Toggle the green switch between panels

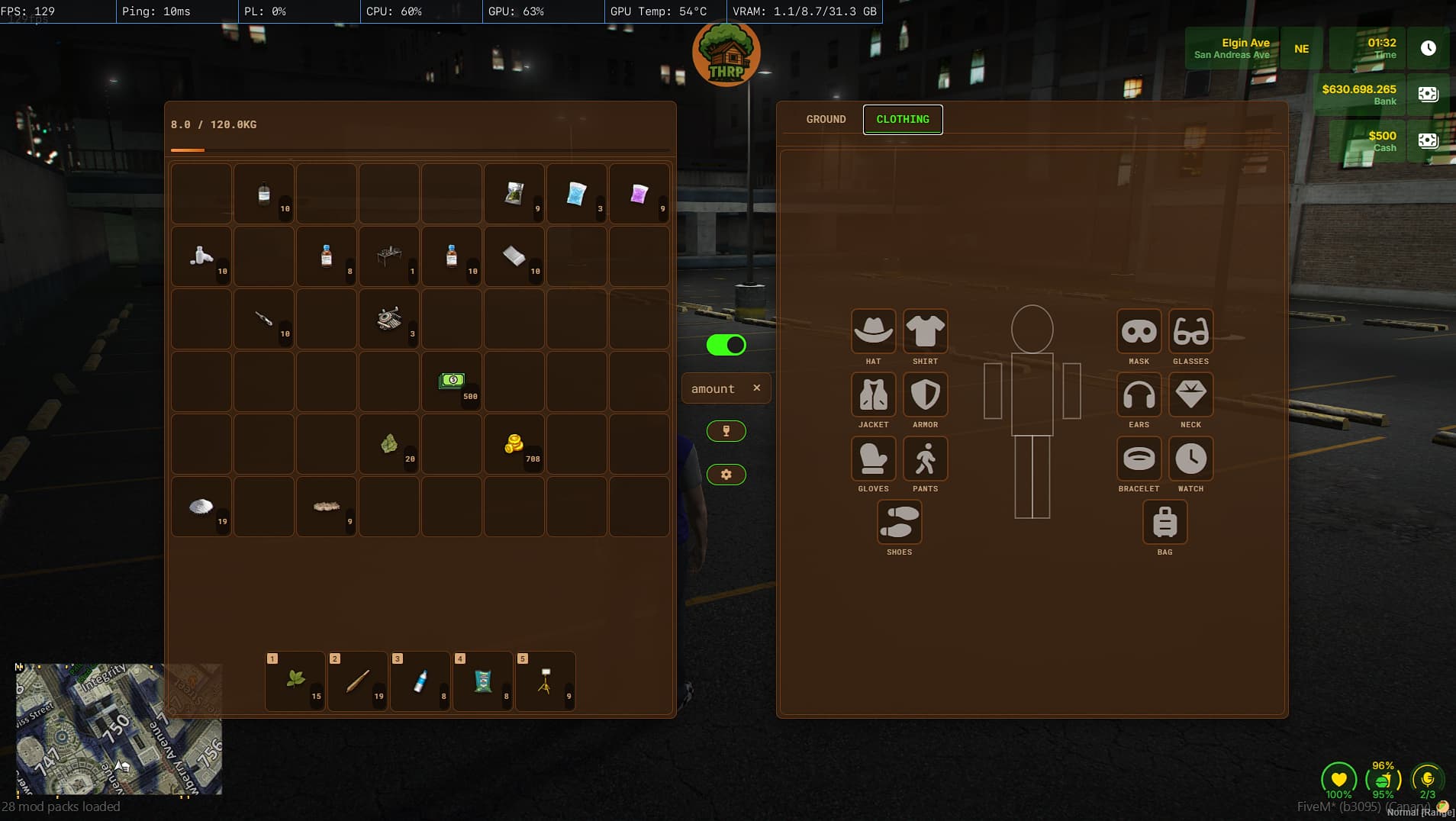(726, 345)
